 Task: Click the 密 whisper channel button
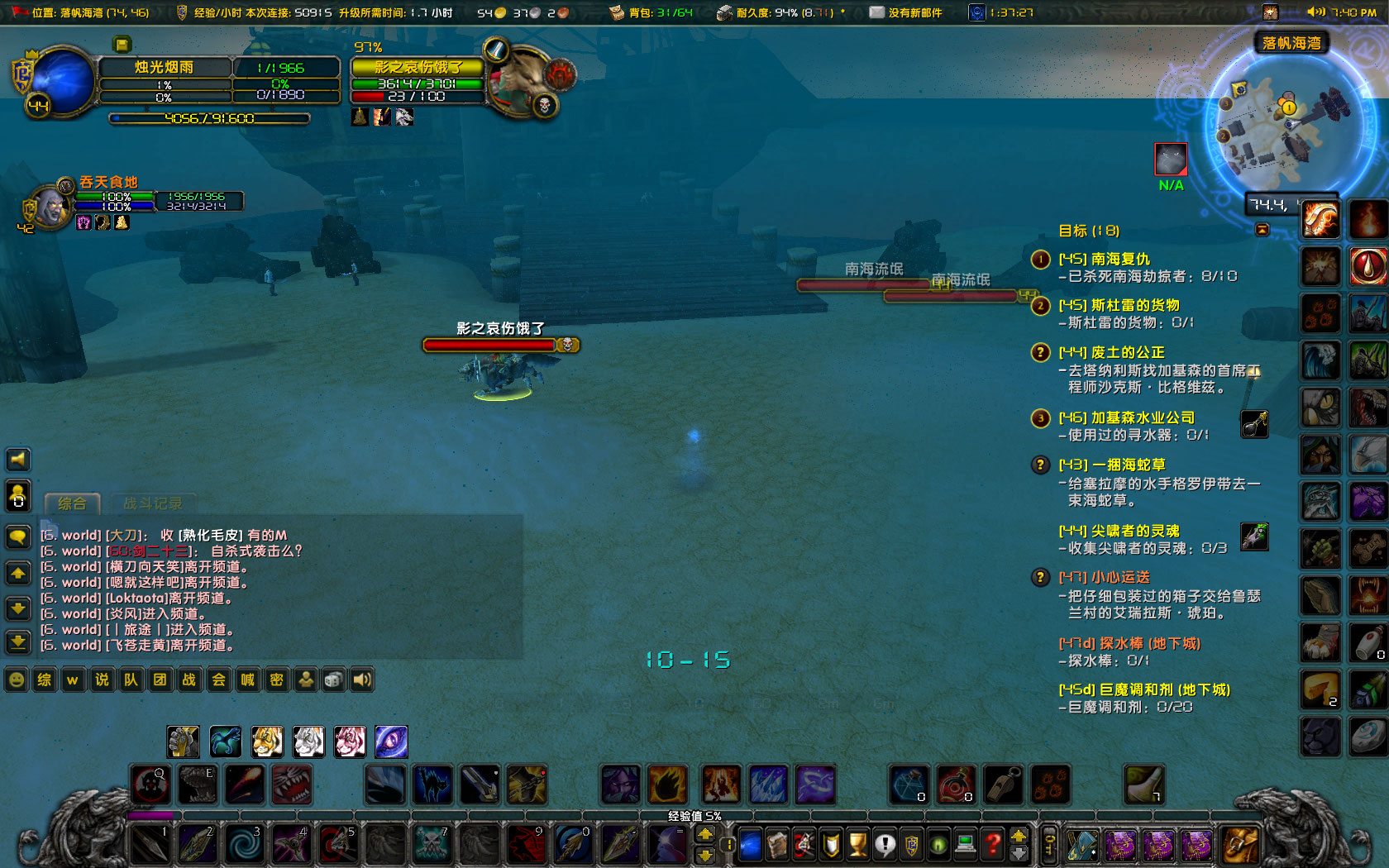(276, 680)
